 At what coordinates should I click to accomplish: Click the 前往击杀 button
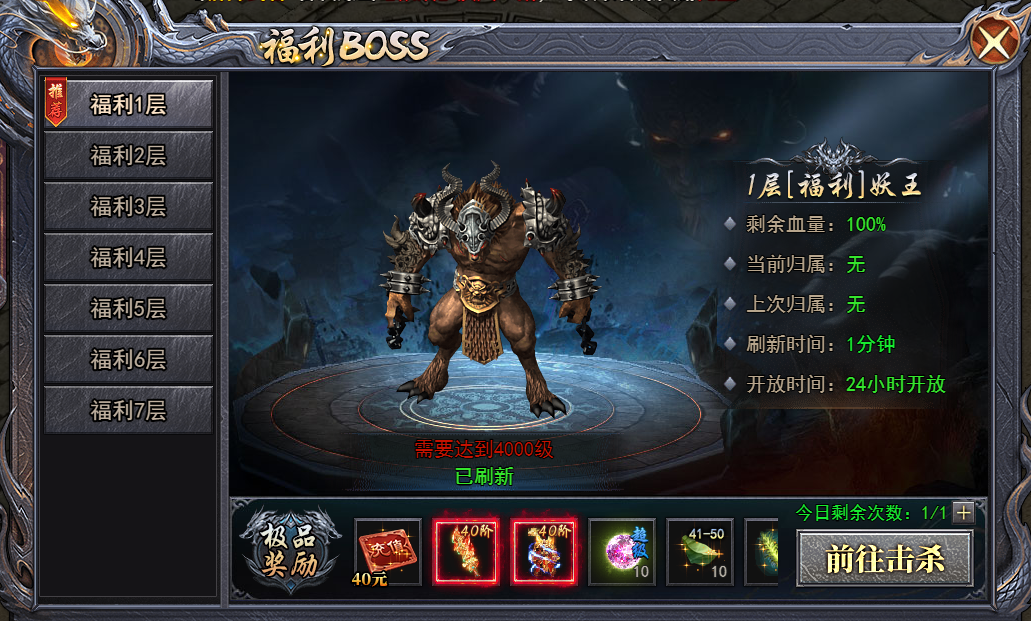(884, 558)
